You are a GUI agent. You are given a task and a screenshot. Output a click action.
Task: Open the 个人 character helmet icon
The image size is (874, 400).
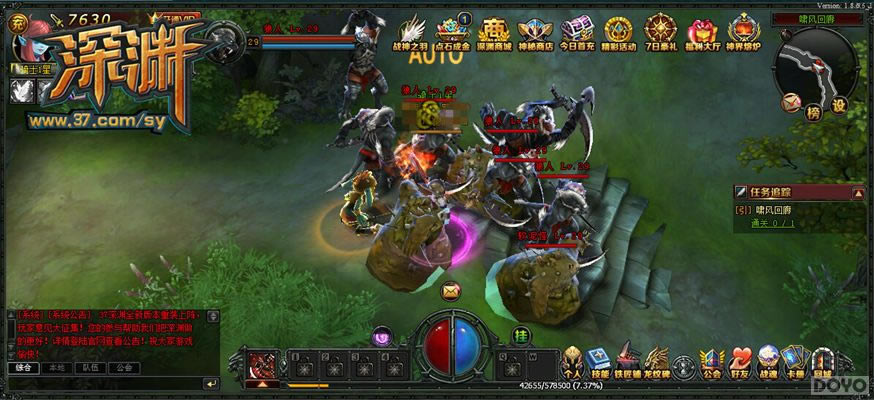[x=574, y=362]
